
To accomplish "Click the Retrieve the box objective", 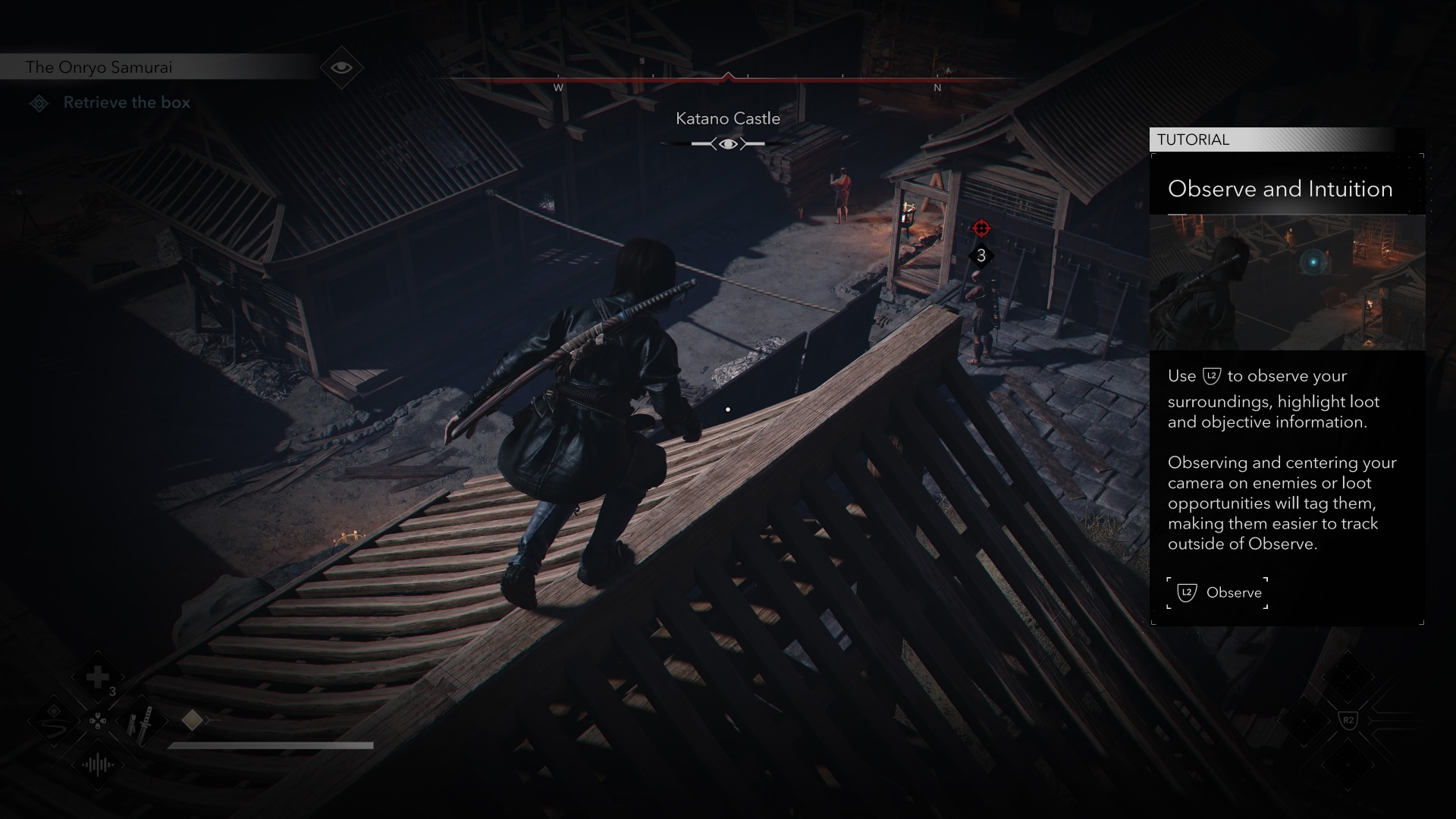I will (127, 103).
